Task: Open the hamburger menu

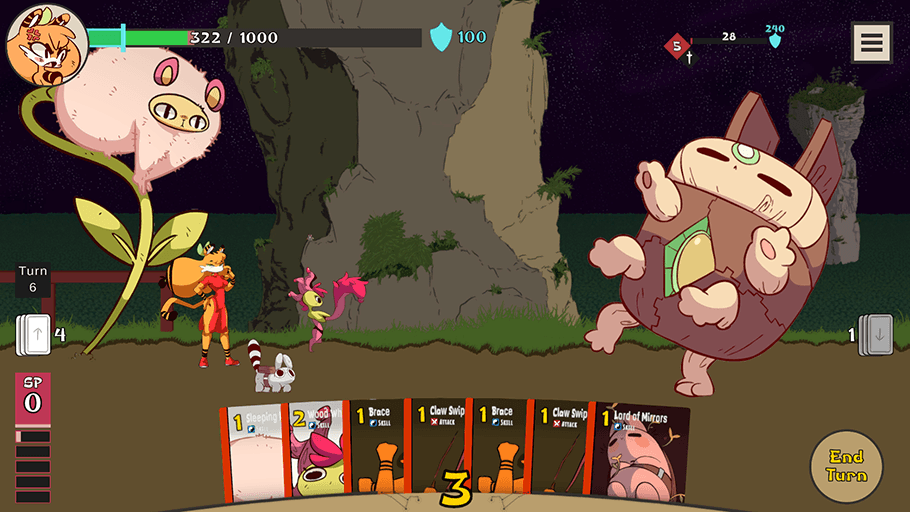Action: coord(871,43)
